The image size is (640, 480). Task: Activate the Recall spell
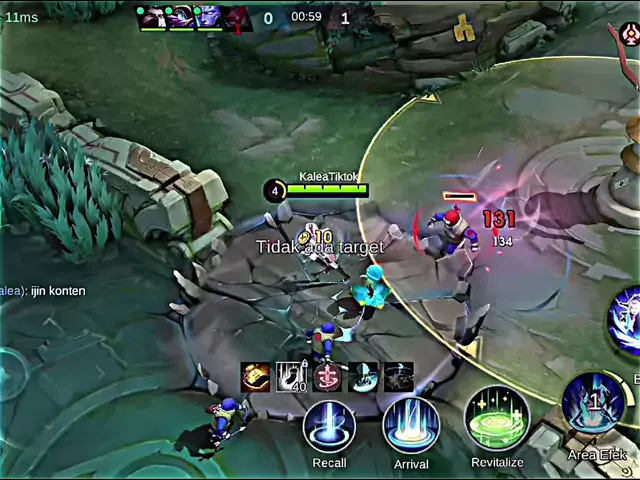pos(329,428)
